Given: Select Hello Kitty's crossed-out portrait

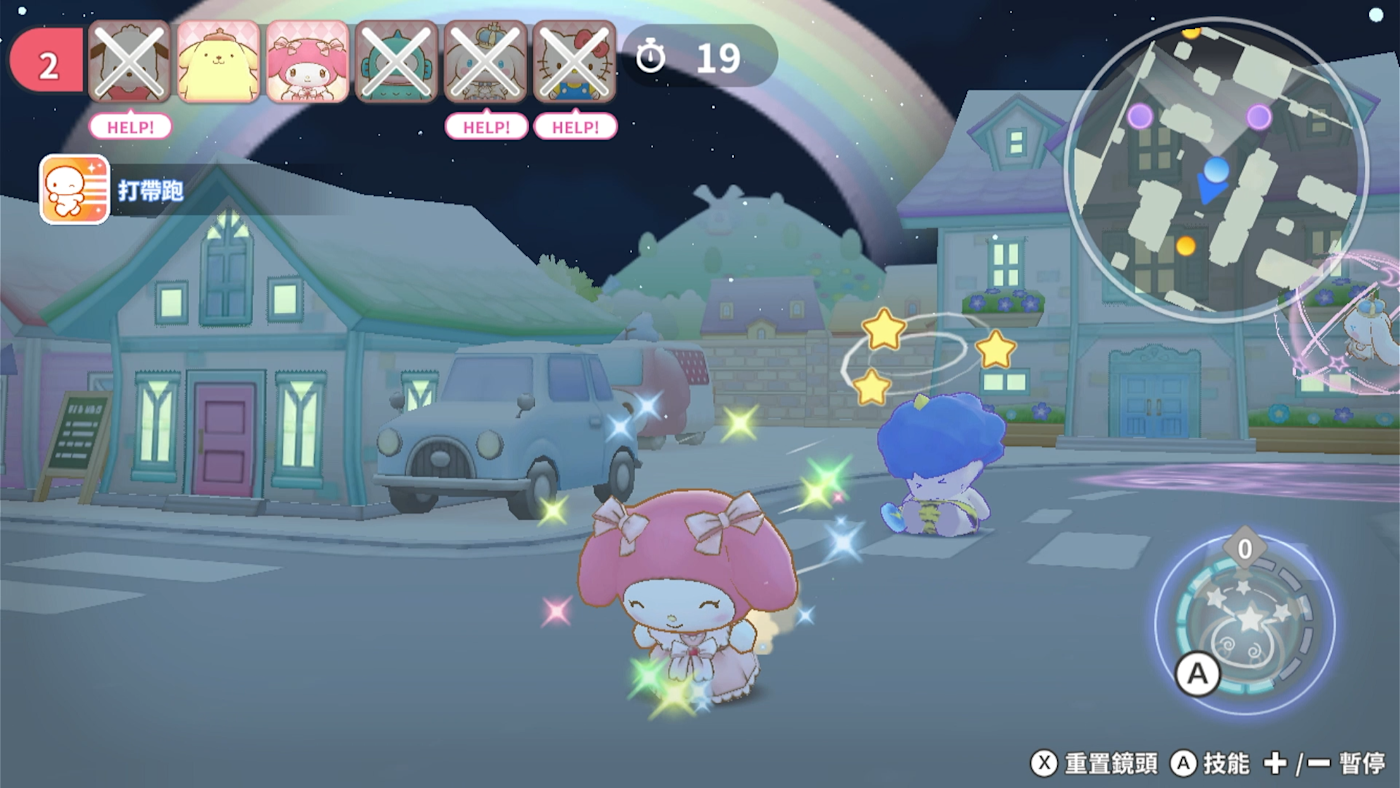Looking at the screenshot, I should tap(575, 62).
